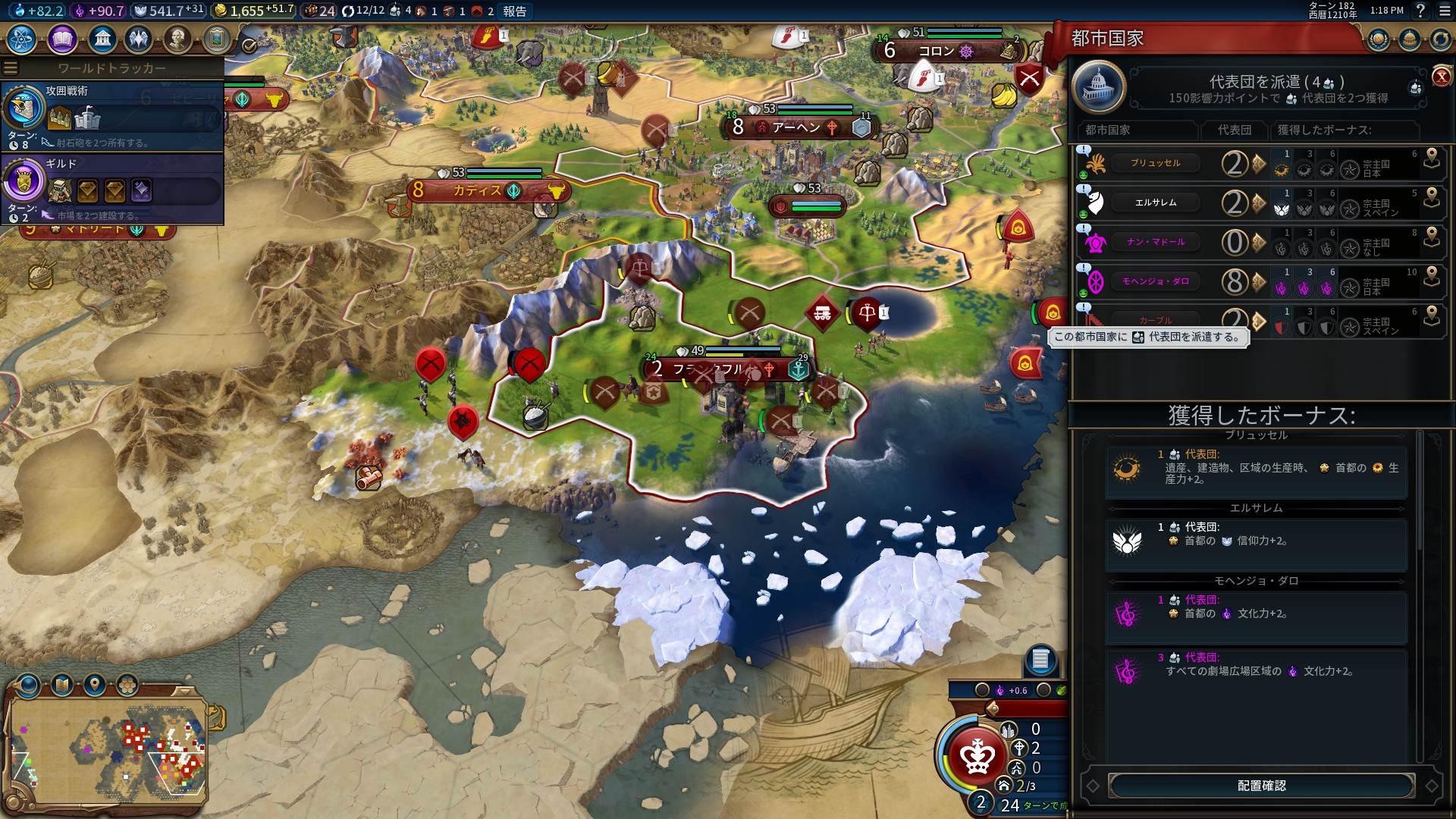
Task: Close the 都市国家 city-states panel
Action: pyautogui.click(x=1441, y=77)
